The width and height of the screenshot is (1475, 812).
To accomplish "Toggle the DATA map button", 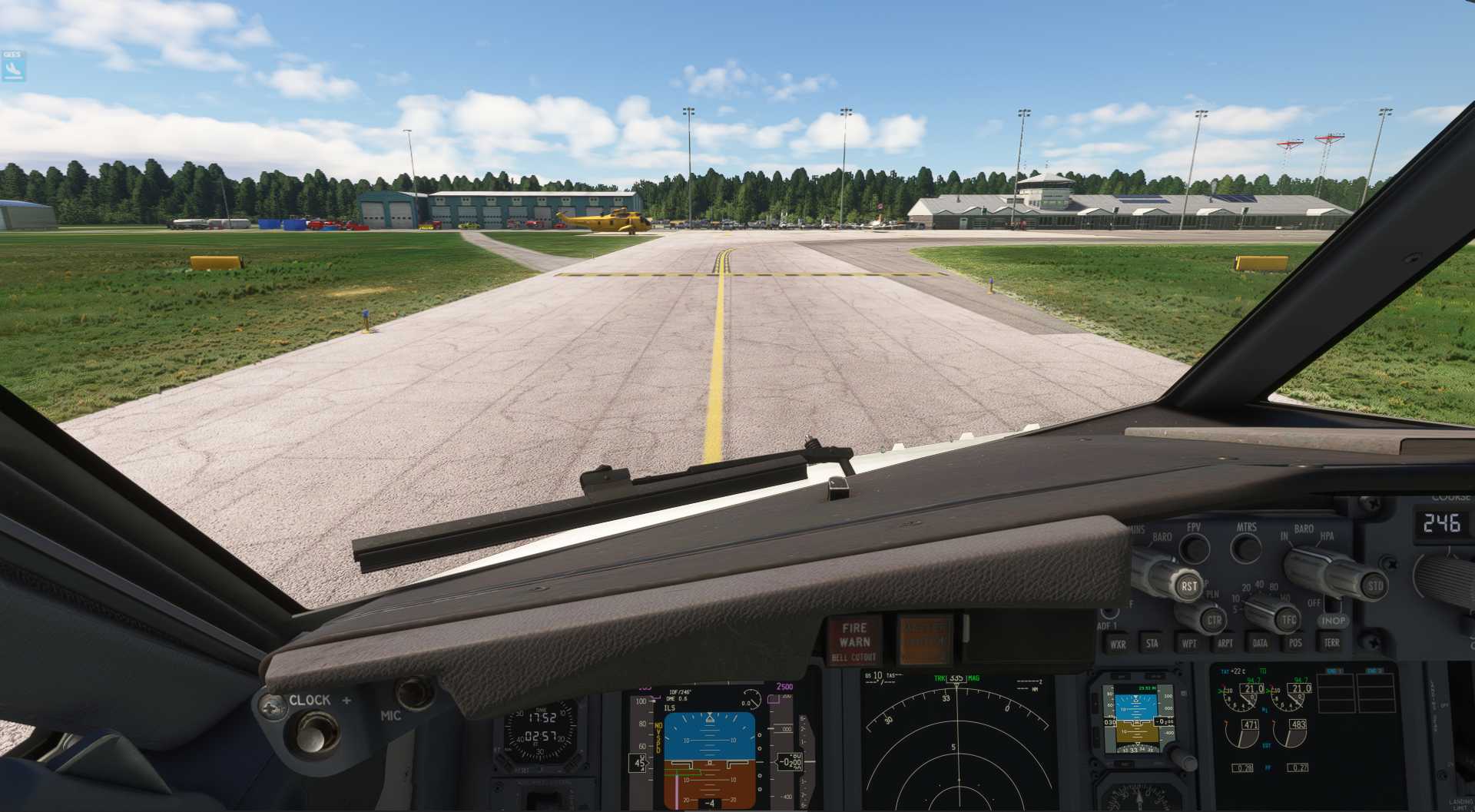I will coord(1260,643).
